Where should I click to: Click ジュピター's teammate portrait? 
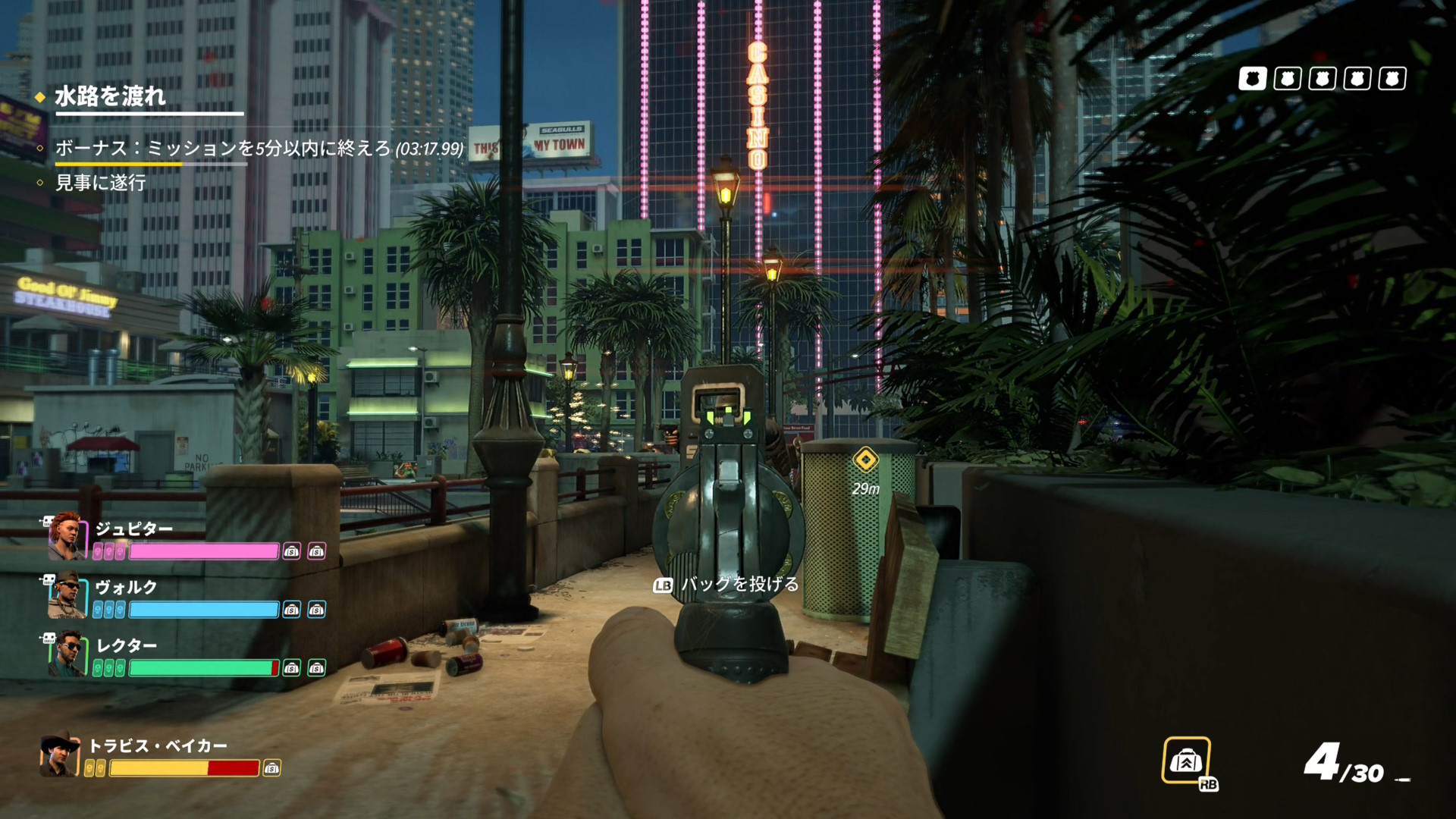coord(67,536)
